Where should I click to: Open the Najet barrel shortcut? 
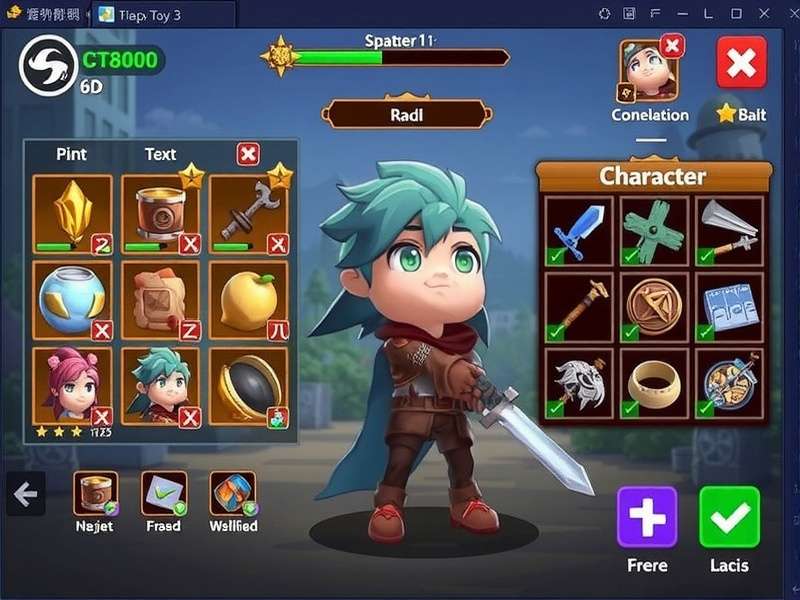tap(95, 493)
